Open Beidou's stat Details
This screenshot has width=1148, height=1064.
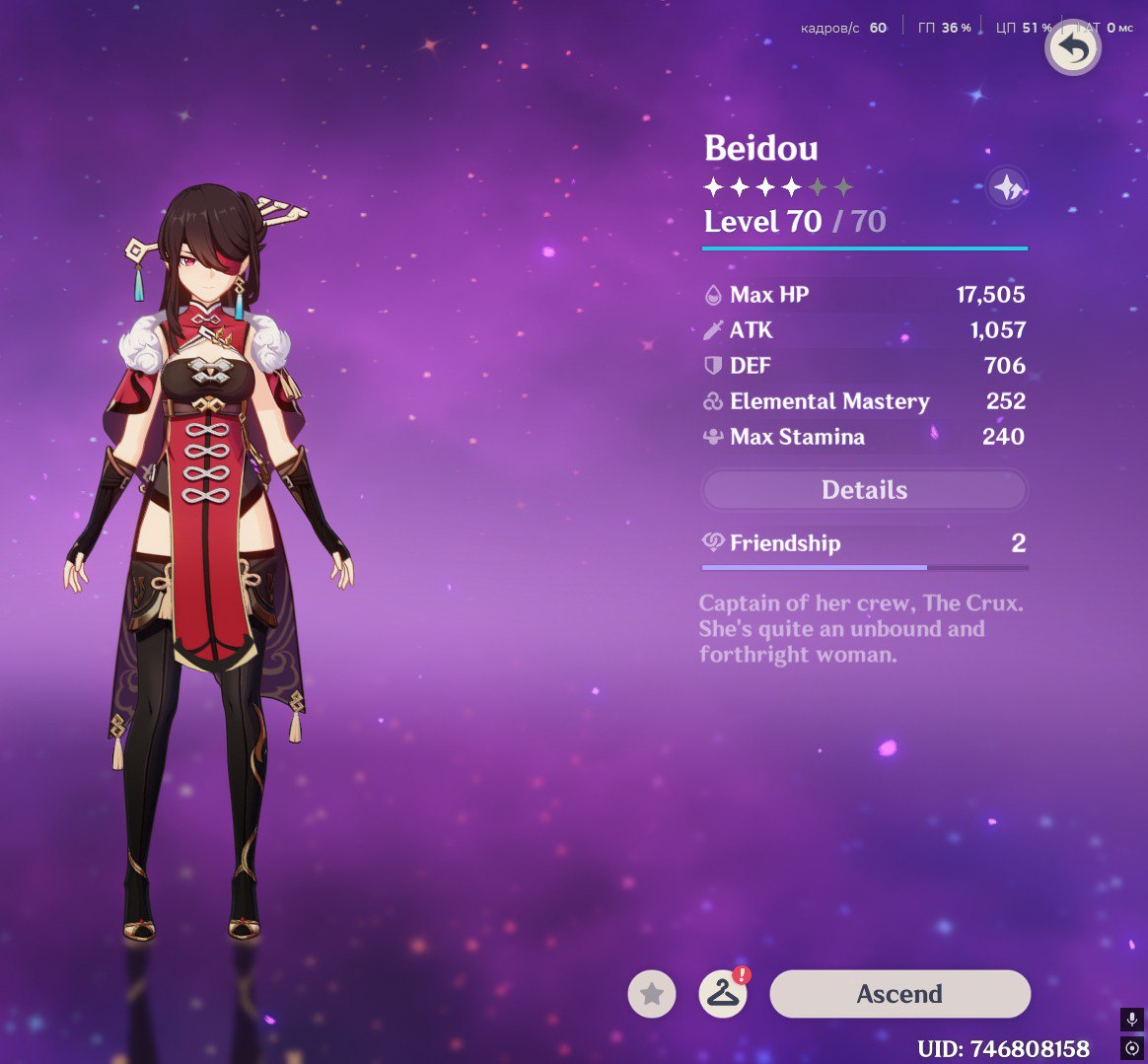point(864,490)
